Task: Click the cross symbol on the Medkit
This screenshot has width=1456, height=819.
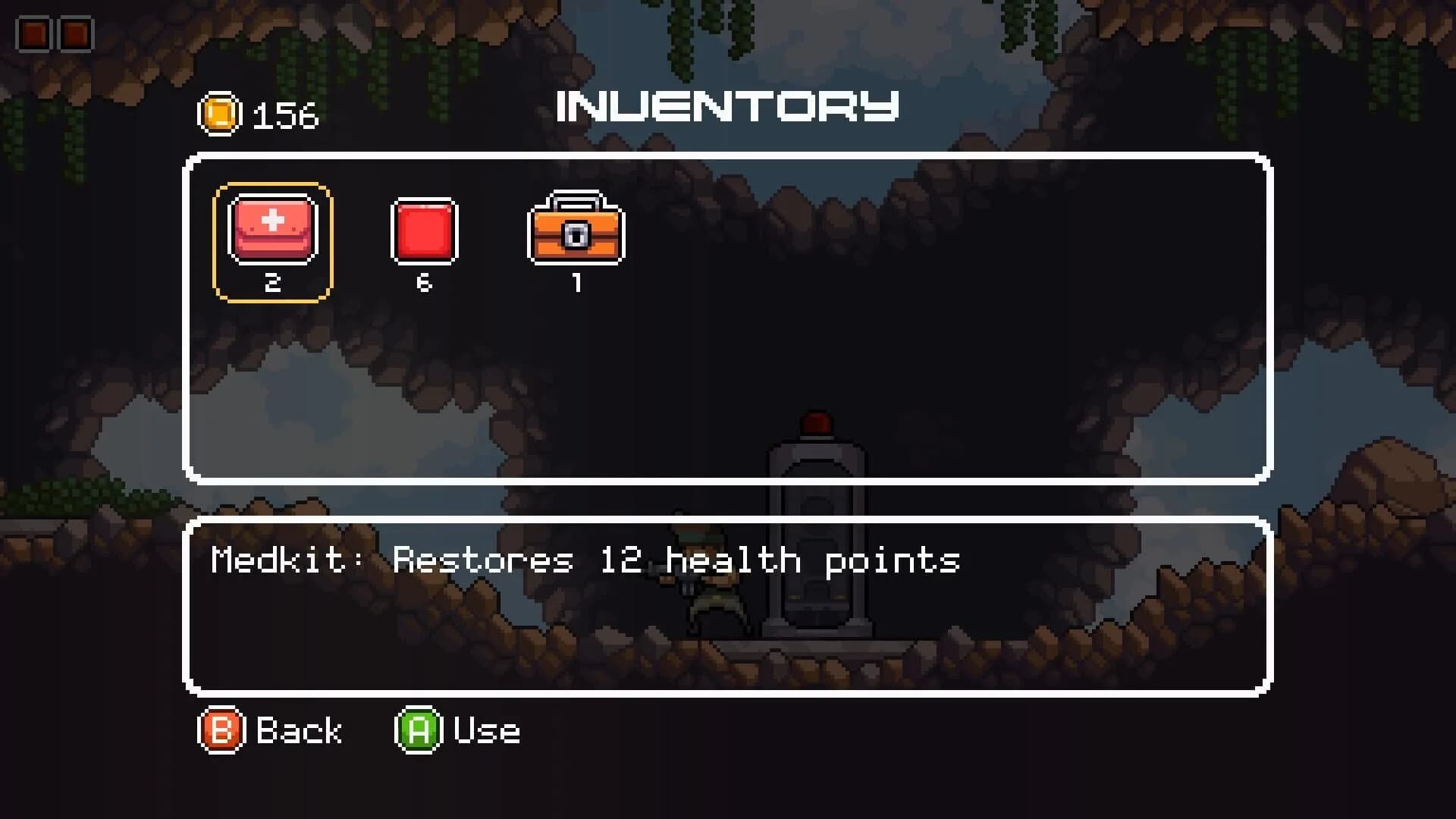Action: [x=274, y=221]
